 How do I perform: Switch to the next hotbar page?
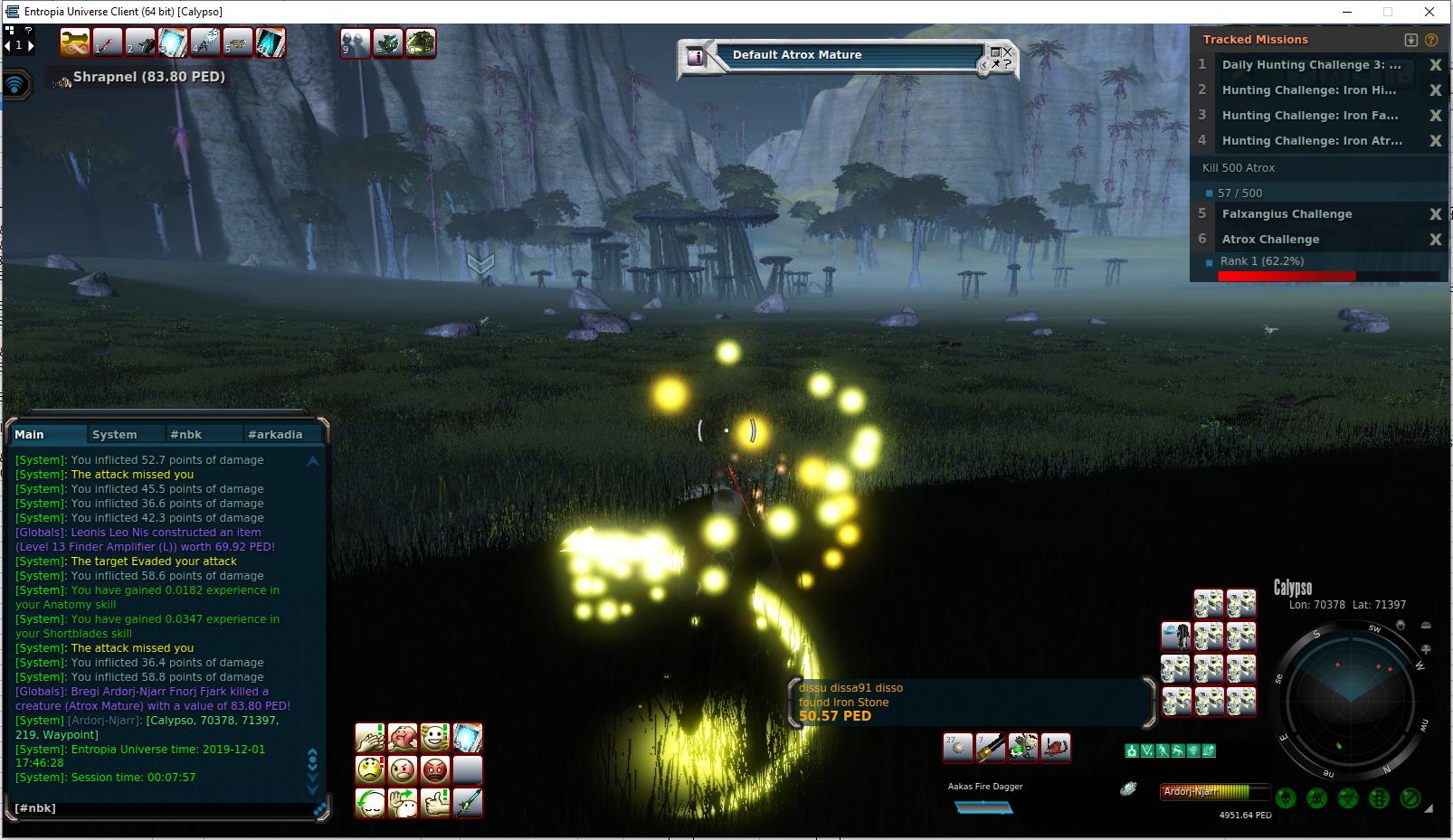coord(31,45)
